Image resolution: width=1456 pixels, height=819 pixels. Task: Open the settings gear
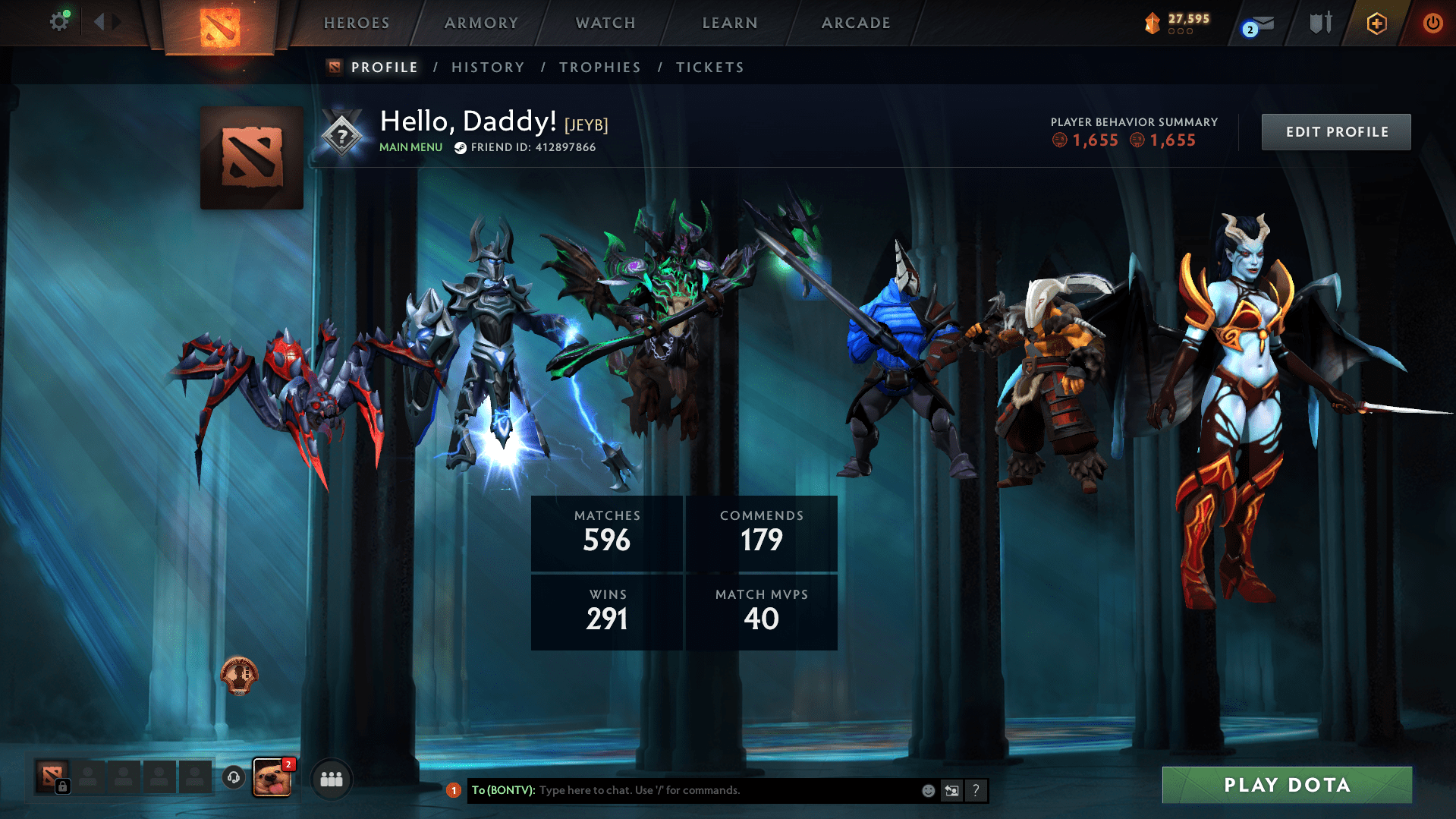60,20
